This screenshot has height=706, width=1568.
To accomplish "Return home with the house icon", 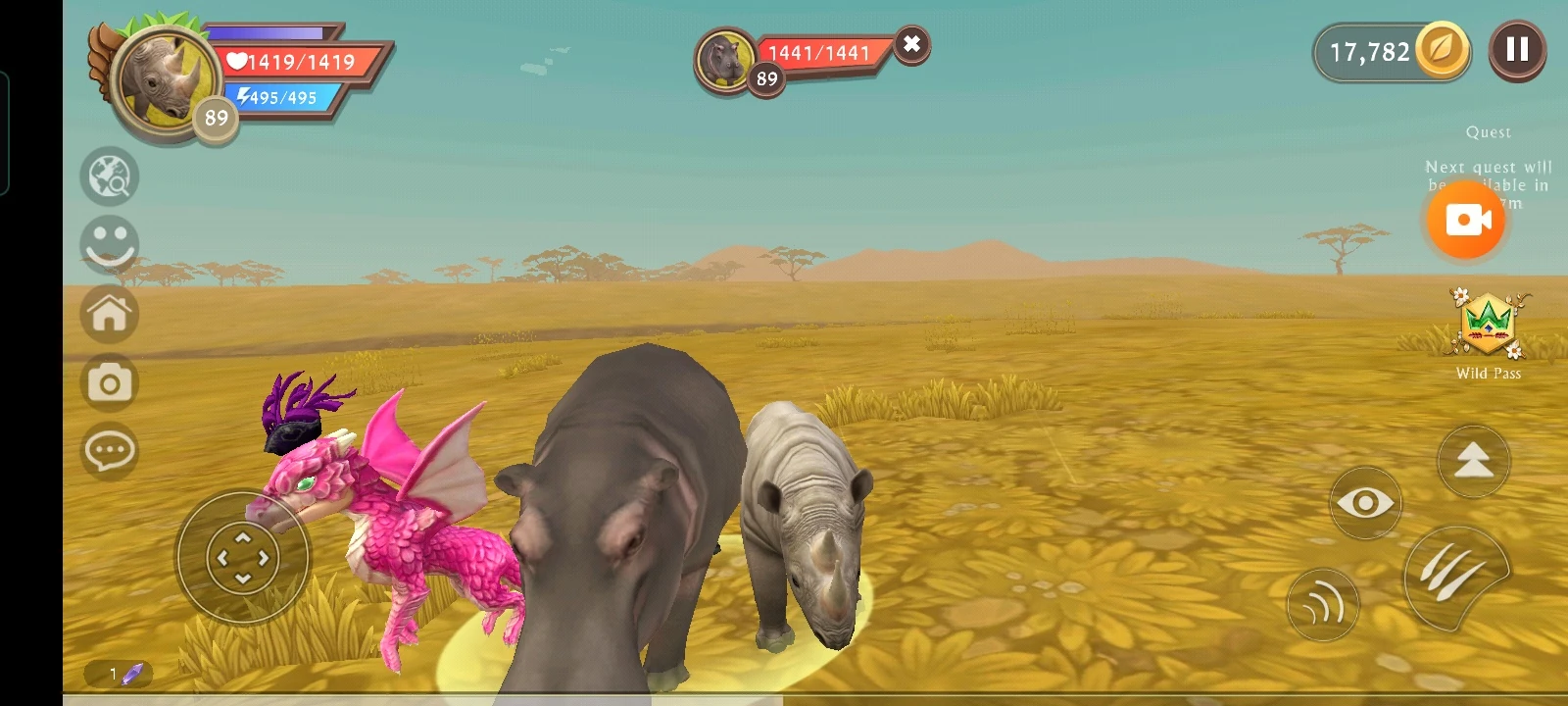I will point(110,314).
